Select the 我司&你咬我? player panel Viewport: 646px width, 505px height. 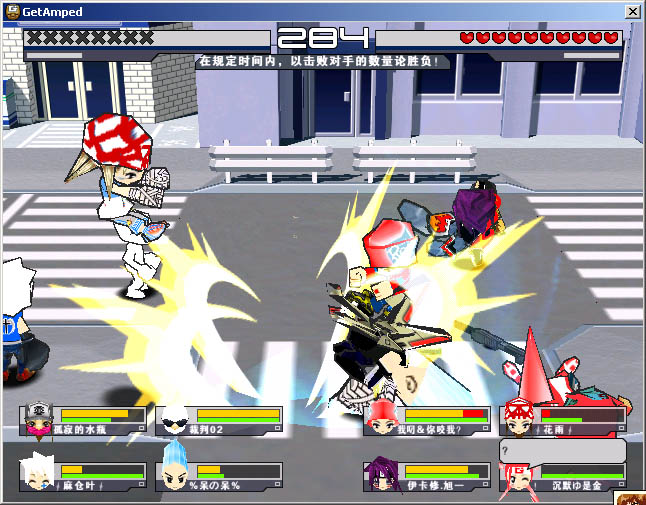coord(427,420)
